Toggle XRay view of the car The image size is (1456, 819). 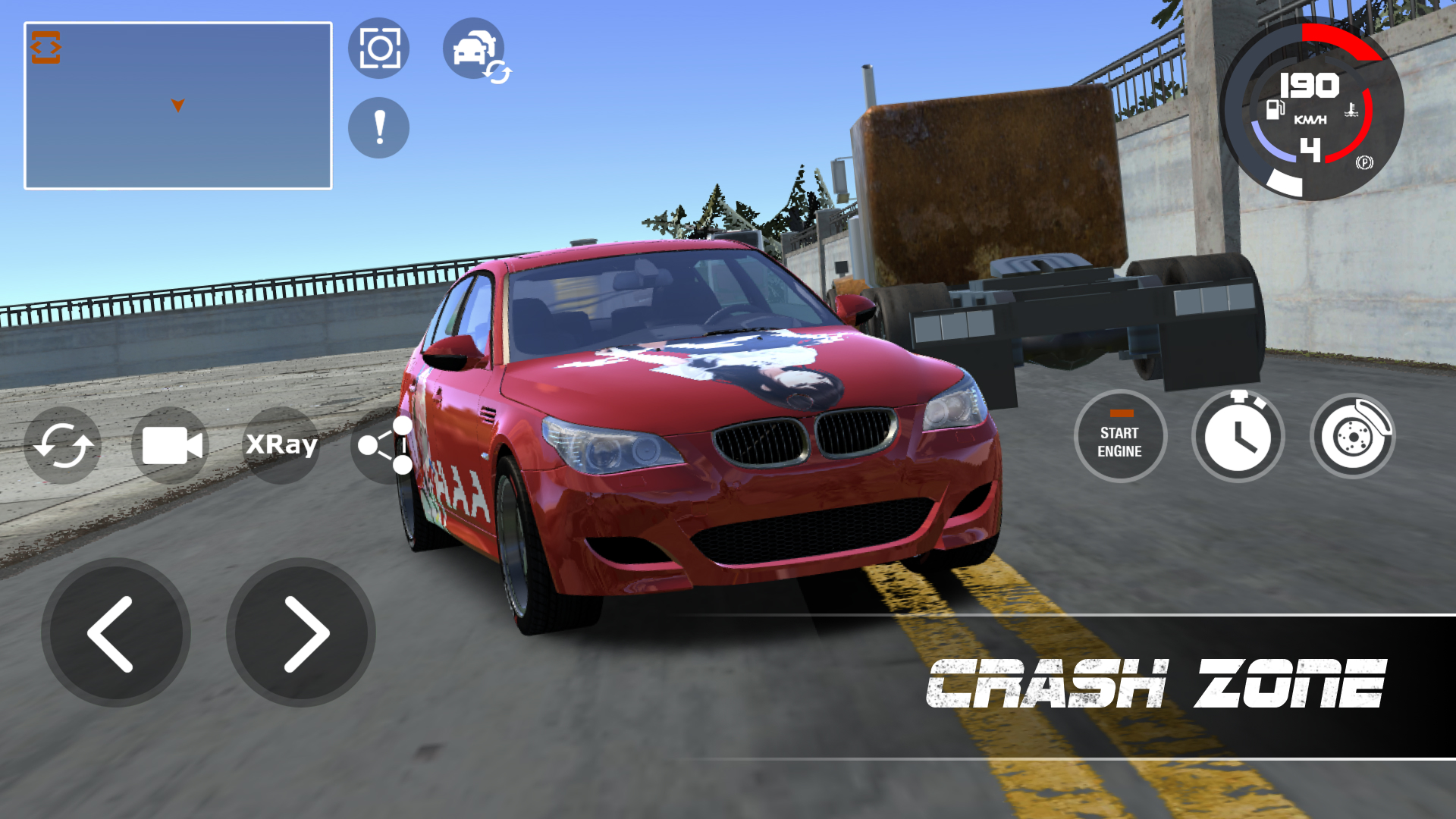point(282,446)
